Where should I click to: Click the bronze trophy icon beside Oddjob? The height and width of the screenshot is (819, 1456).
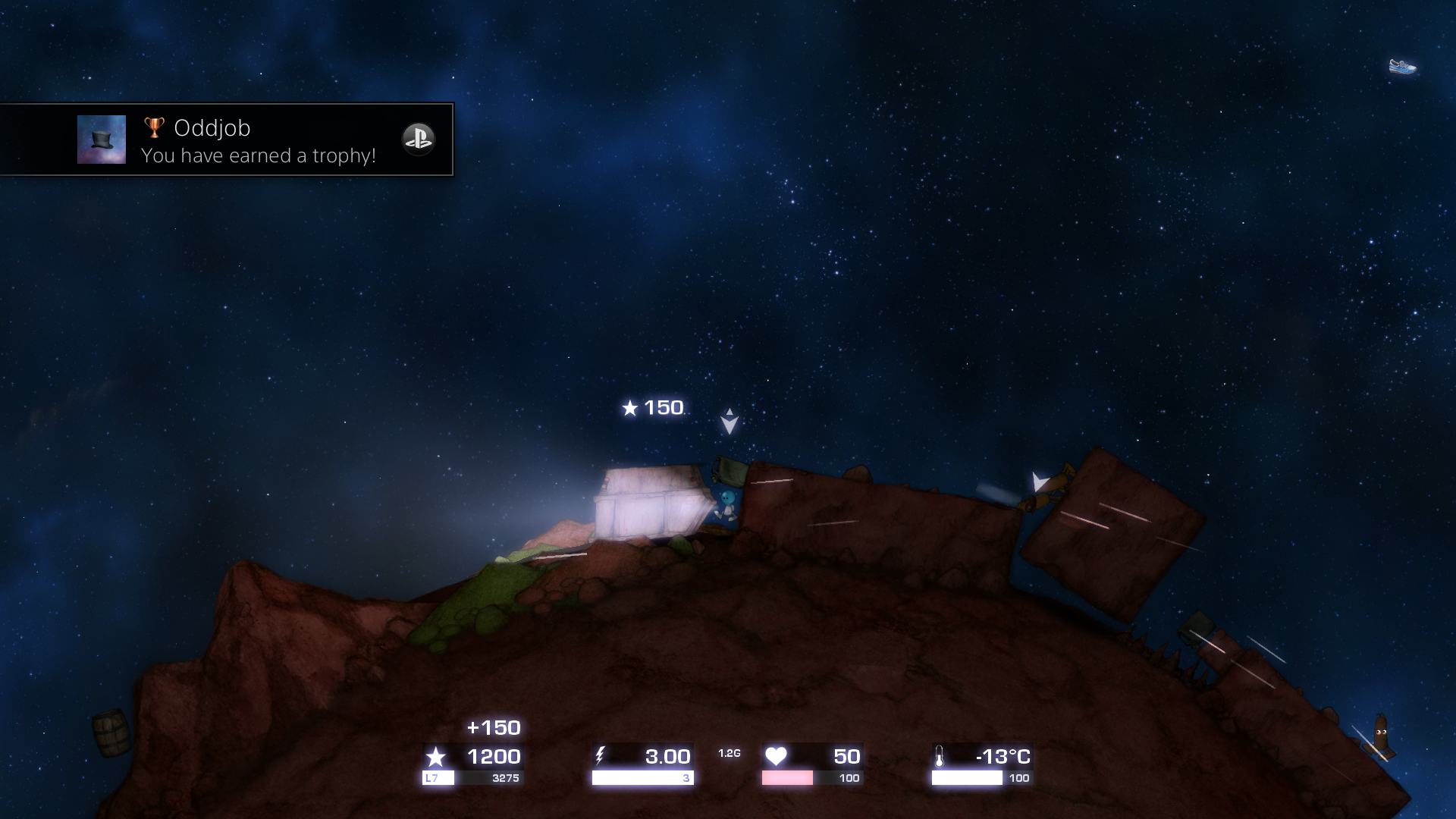[x=153, y=127]
